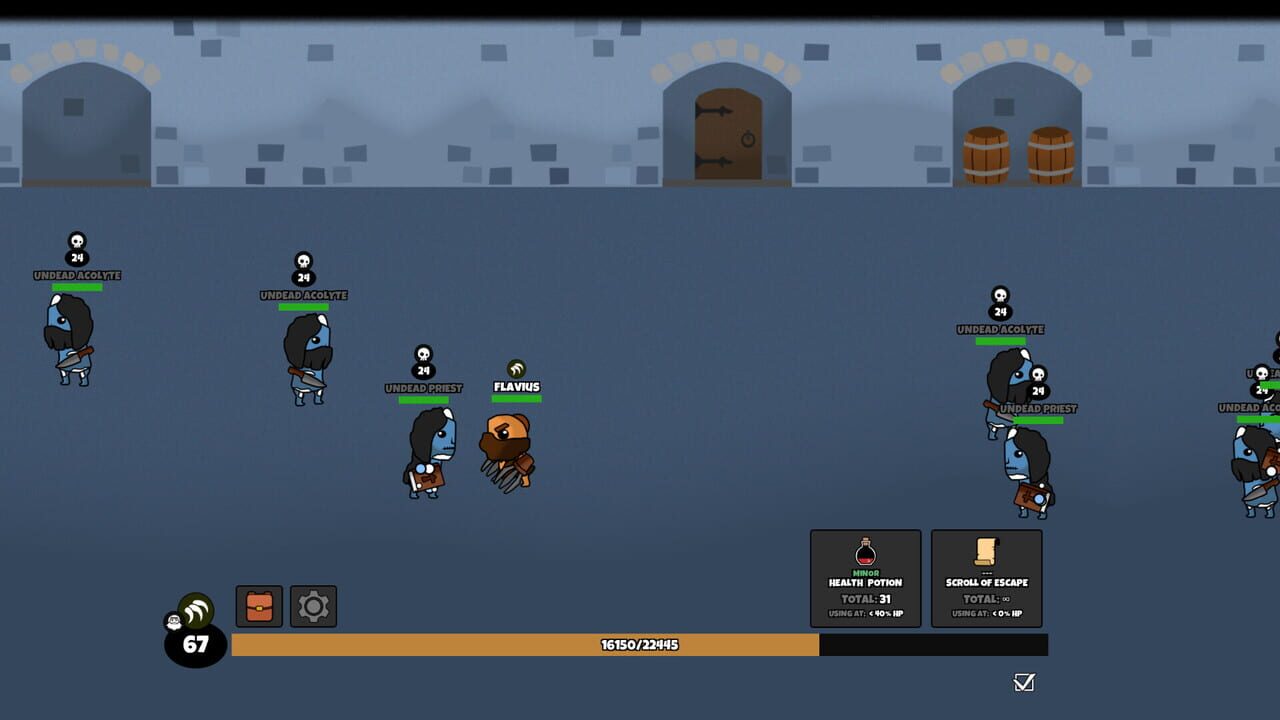1280x720 pixels.
Task: Click the green helmet icon above Flavius
Action: [x=516, y=367]
